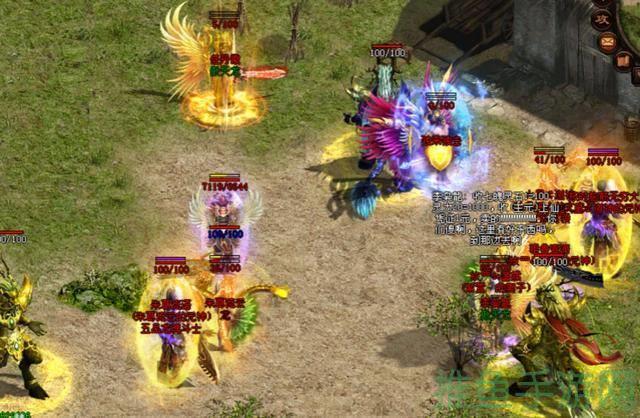The image size is (640, 418).
Task: Open the book icon button
Action: pos(622,60)
